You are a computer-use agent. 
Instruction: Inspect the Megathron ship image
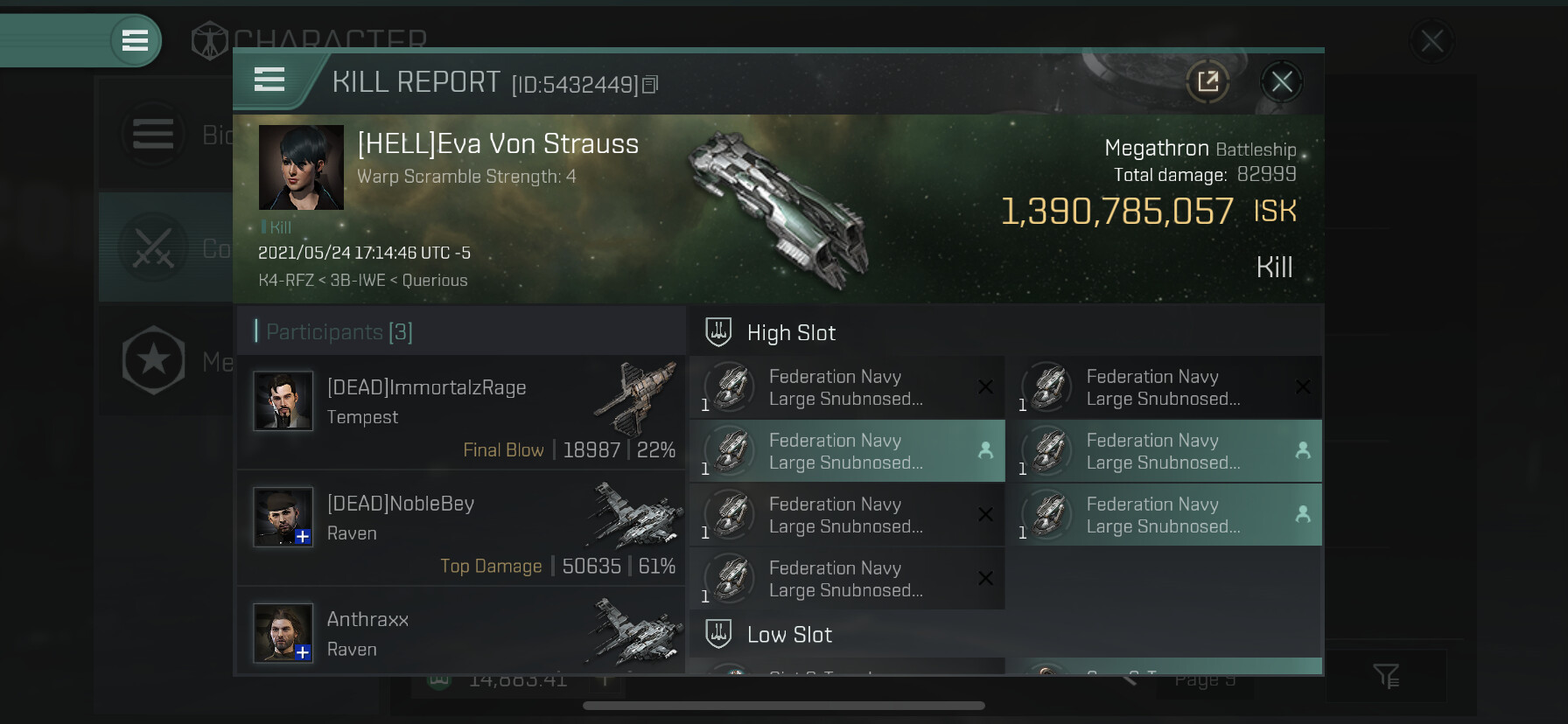pos(779,210)
